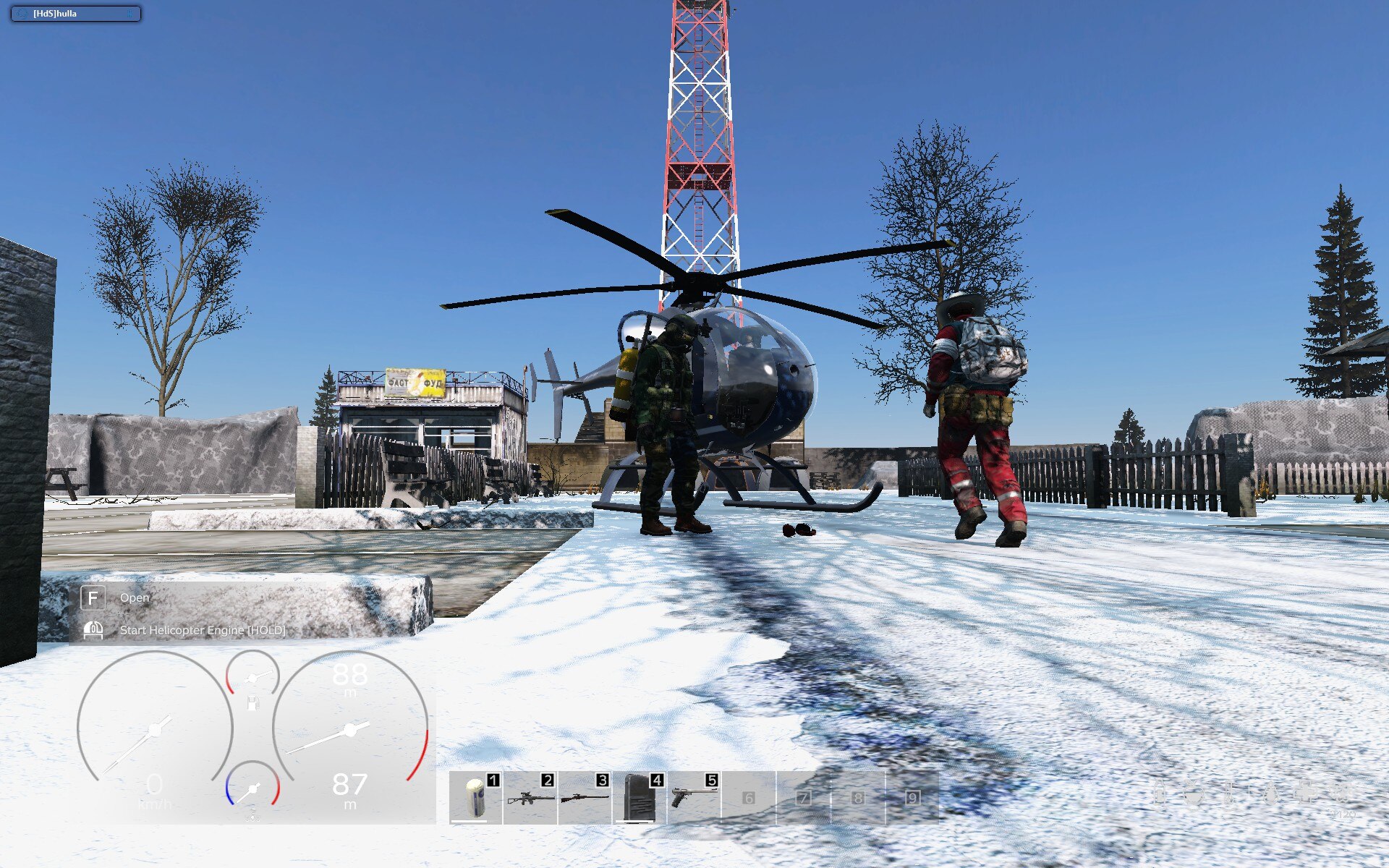Select the white canister in hotbar slot 1
Image resolution: width=1389 pixels, height=868 pixels.
tap(475, 797)
